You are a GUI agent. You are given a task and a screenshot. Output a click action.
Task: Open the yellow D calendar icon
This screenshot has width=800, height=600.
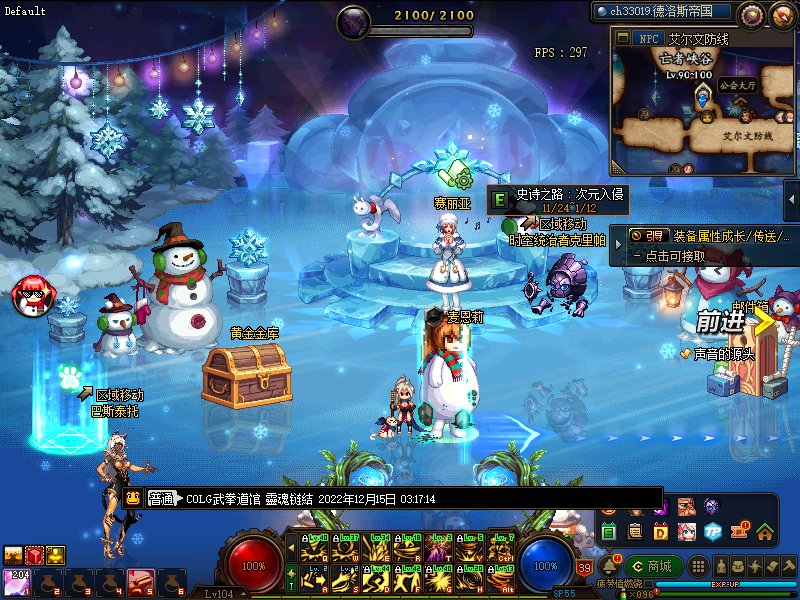click(x=661, y=531)
